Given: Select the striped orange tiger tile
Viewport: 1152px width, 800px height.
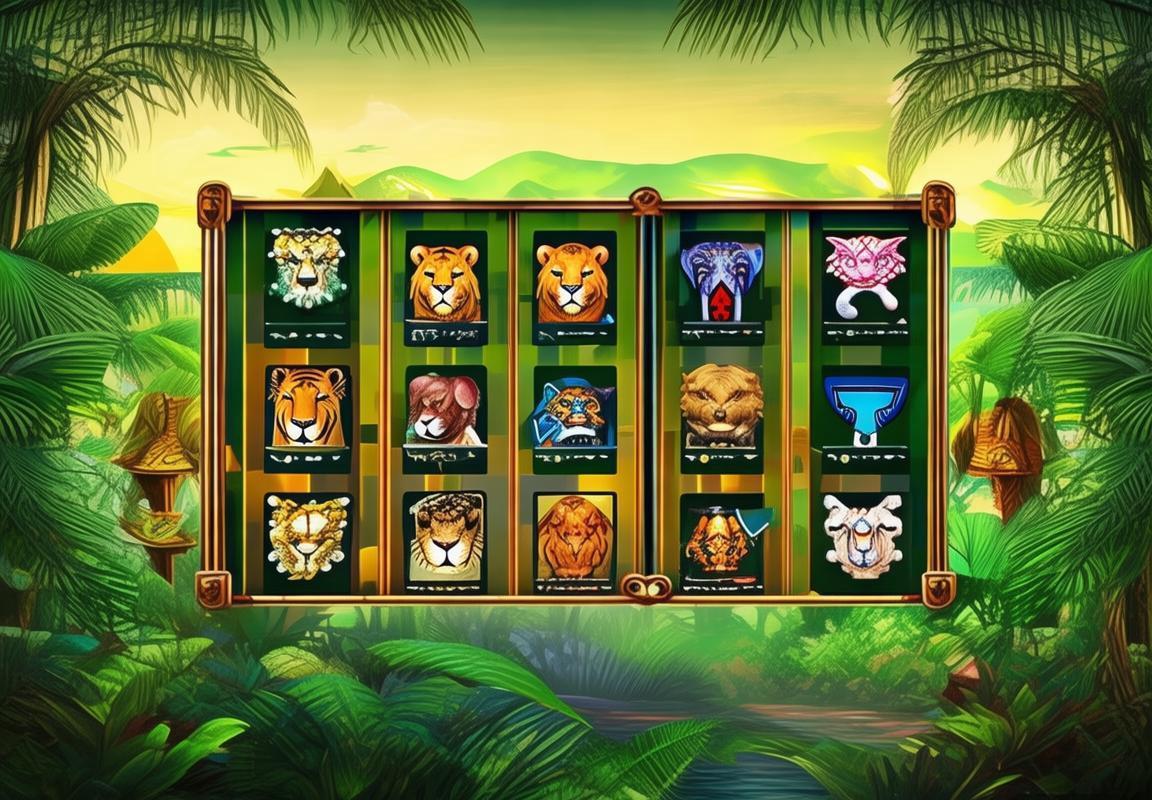Looking at the screenshot, I should 307,407.
